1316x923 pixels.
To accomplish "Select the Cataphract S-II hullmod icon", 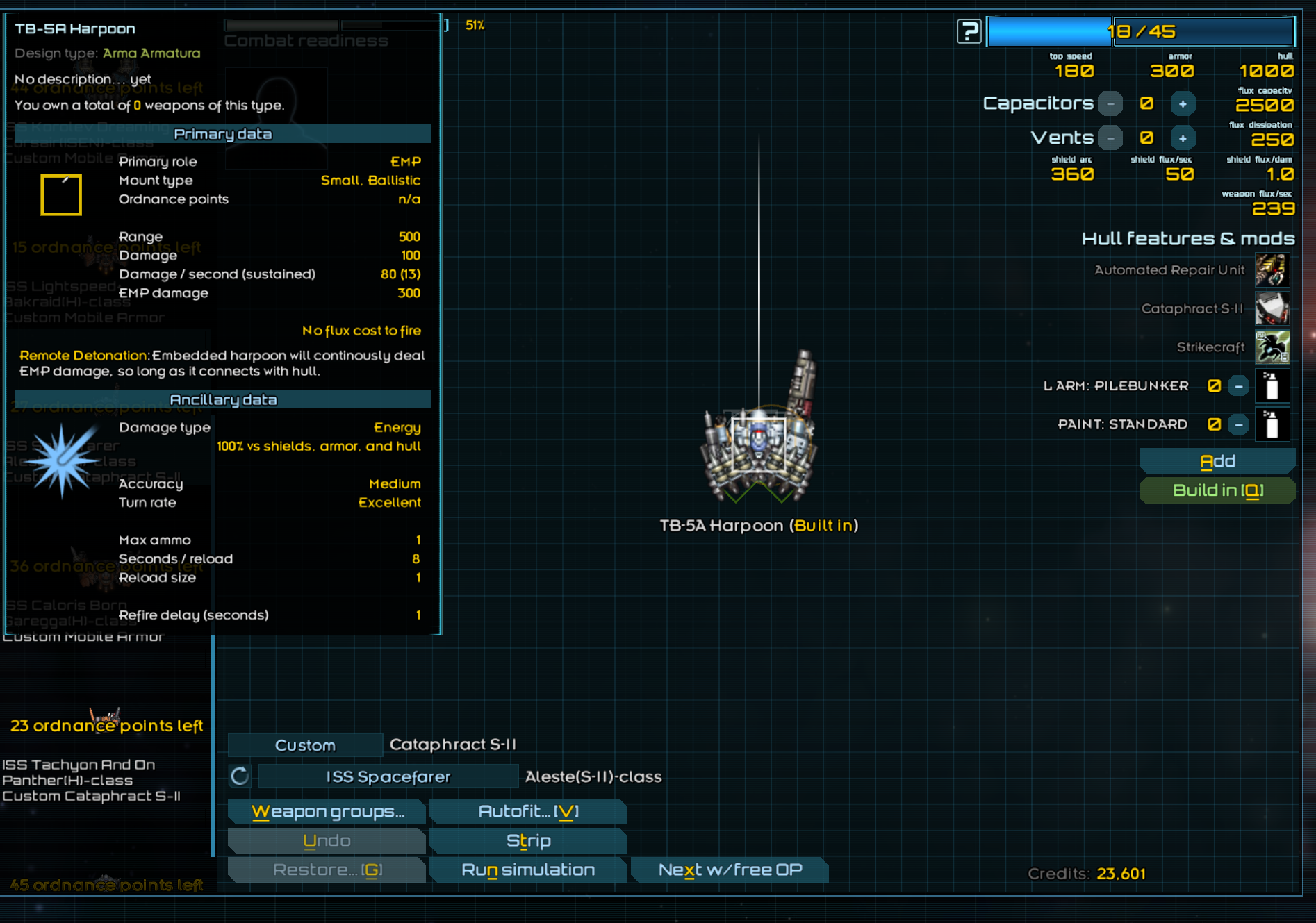I will click(1272, 308).
